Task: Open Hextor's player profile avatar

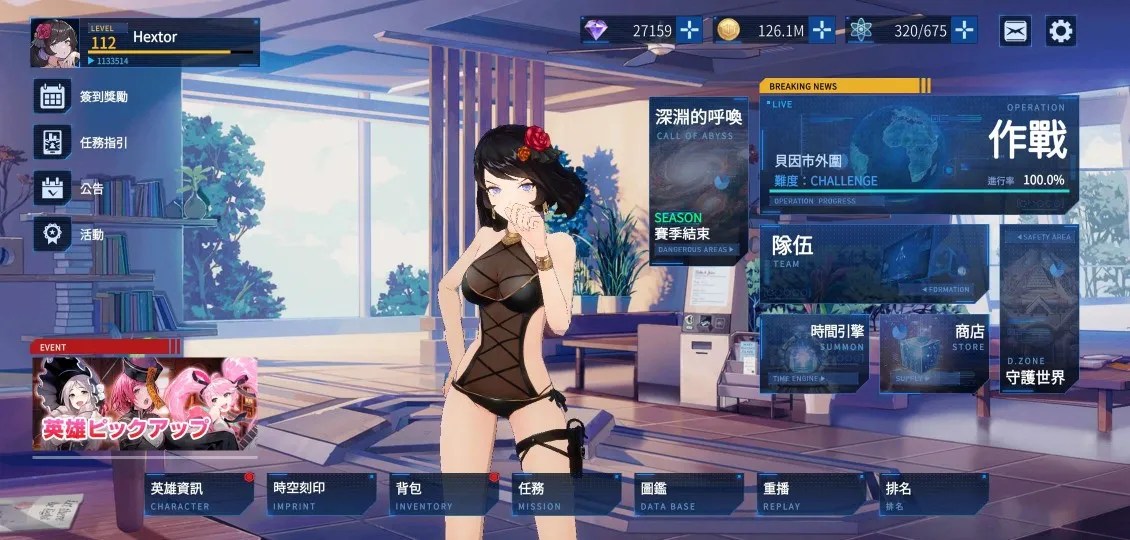Action: pos(56,43)
